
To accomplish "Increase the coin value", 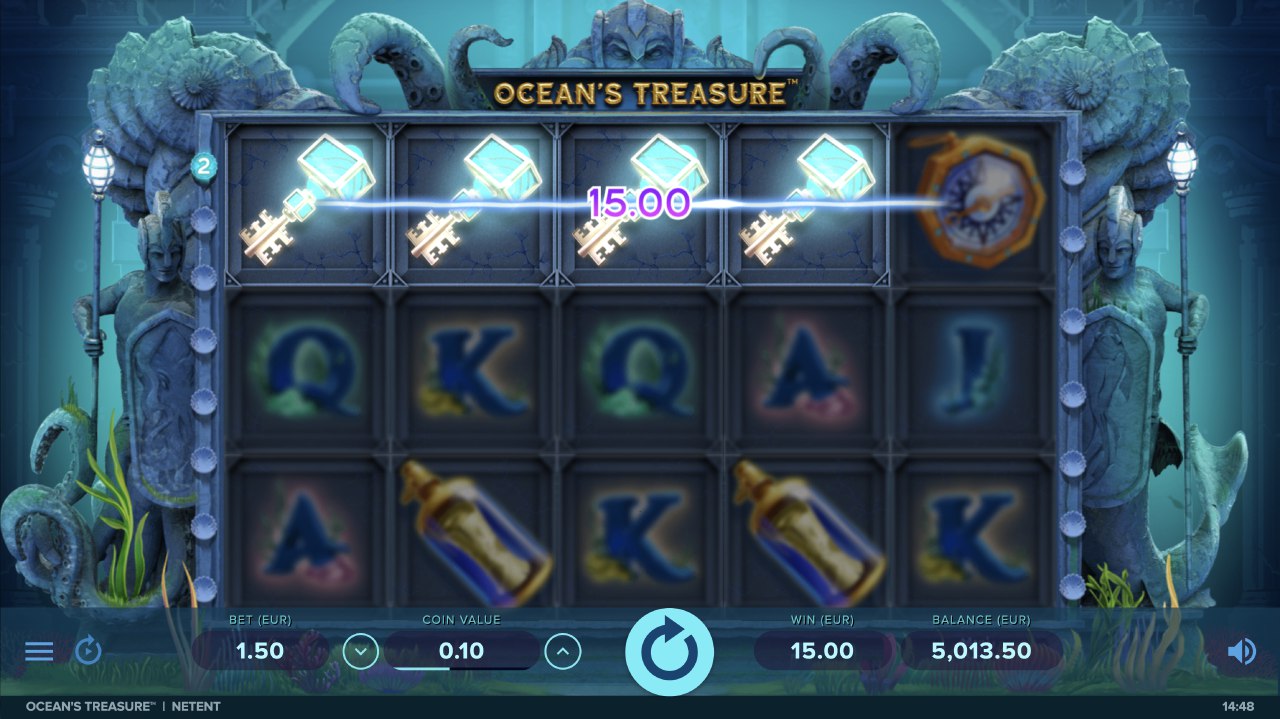I will pos(563,652).
